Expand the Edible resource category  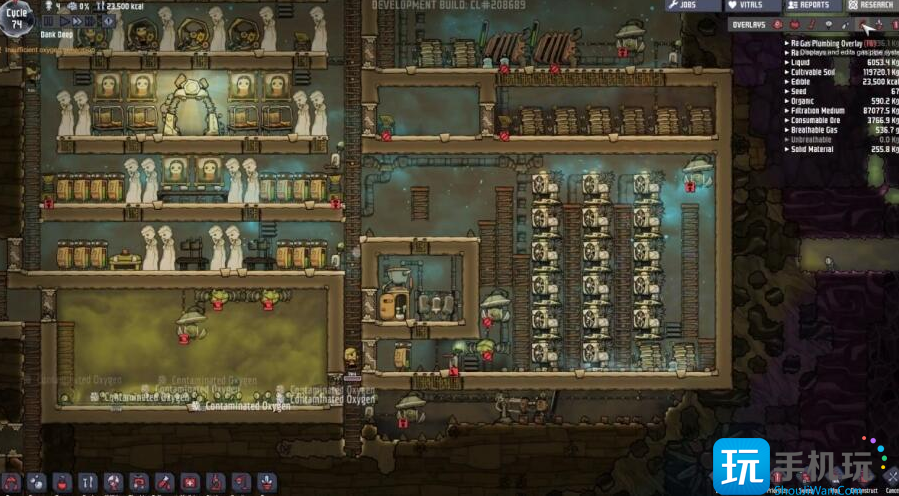pyautogui.click(x=802, y=83)
